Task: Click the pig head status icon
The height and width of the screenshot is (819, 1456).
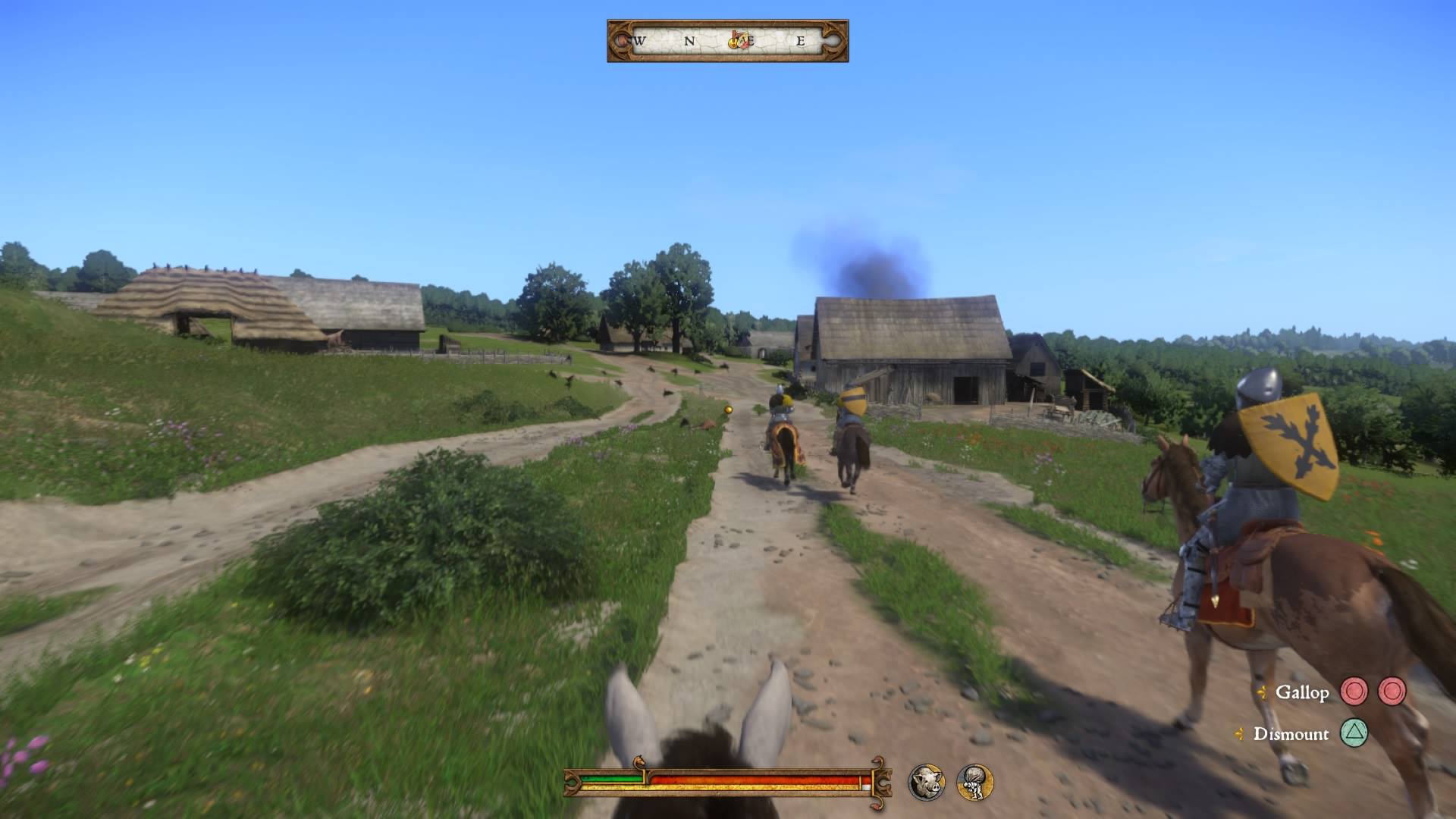Action: point(927,782)
